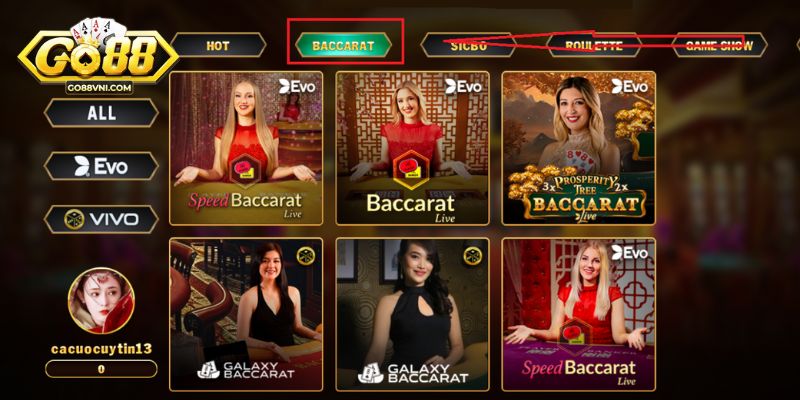Screen dimensions: 800x400
Task: Choose the ALL providers filter
Action: pos(101,113)
